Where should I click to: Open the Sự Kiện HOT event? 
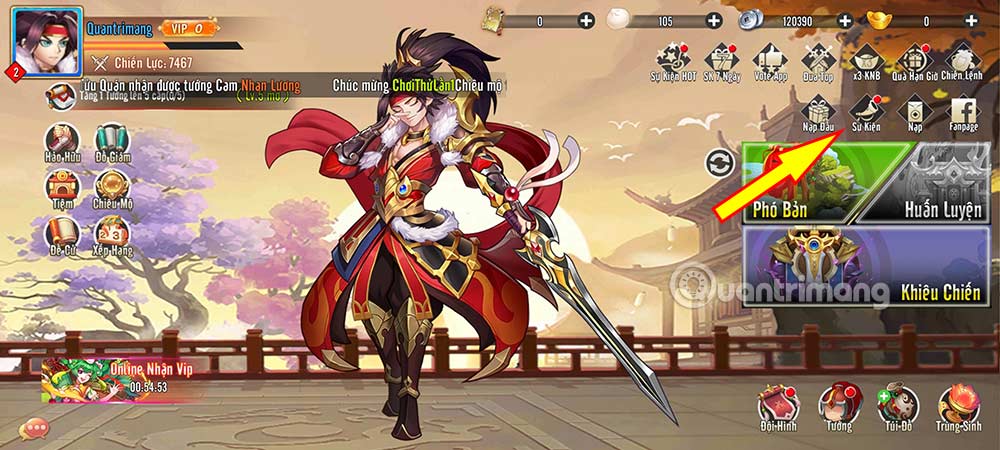[673, 60]
